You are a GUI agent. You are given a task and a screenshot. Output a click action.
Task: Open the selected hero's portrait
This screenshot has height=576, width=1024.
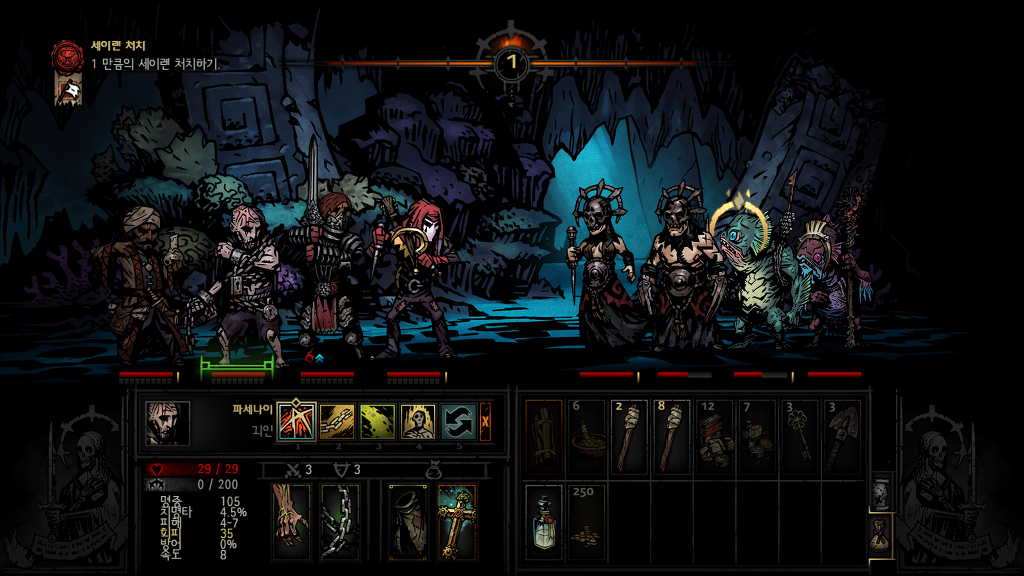coord(167,423)
